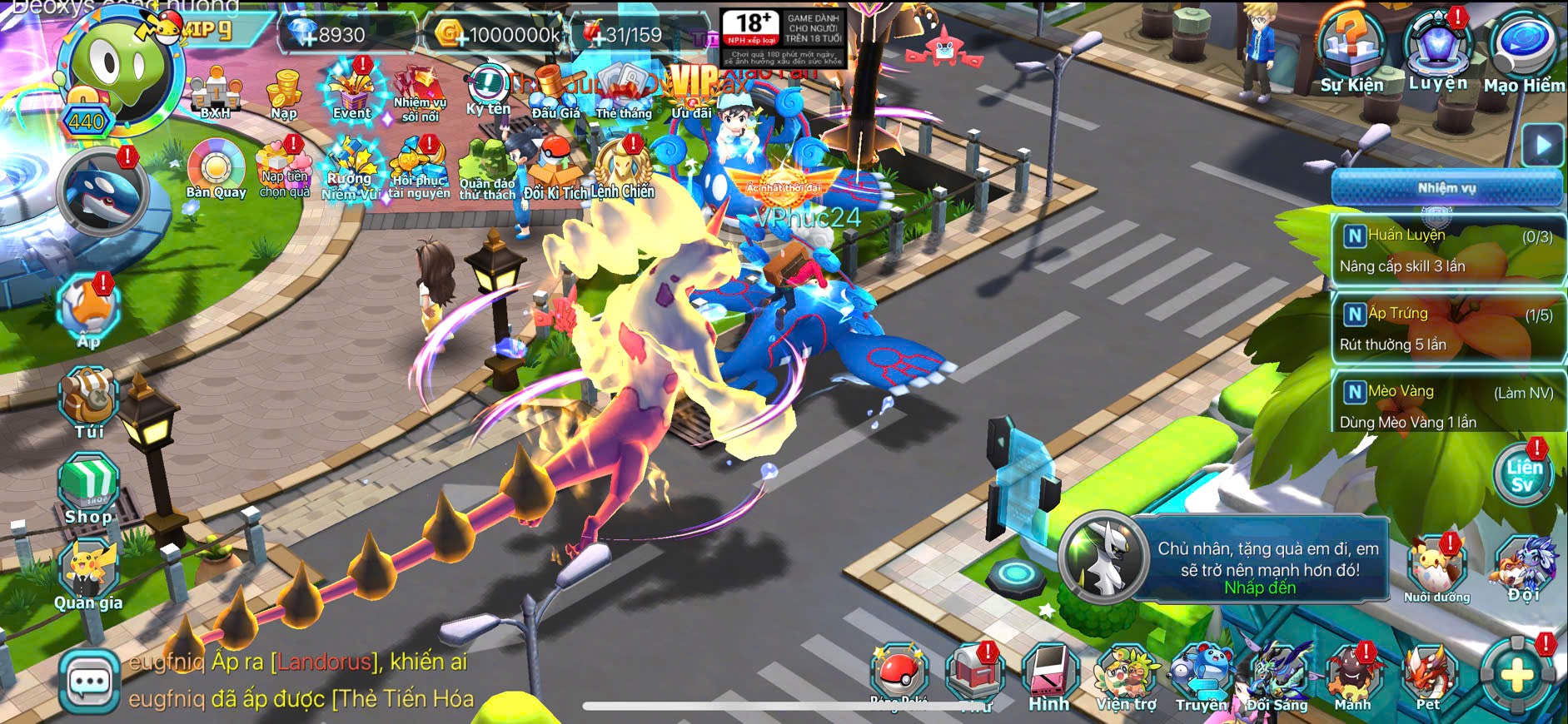
Task: Click the Nhấp đến gift prompt link
Action: 1259,588
